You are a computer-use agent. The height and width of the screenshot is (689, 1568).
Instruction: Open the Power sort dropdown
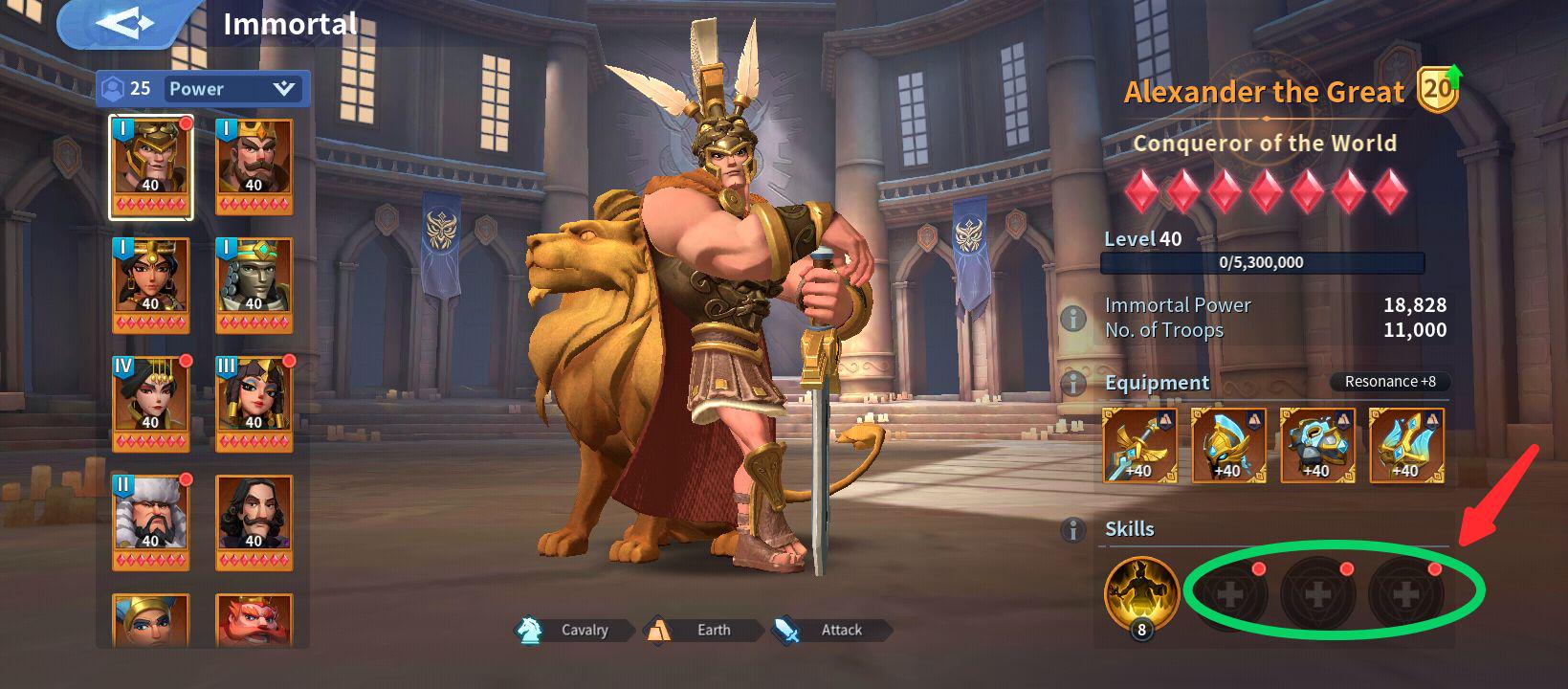point(232,89)
